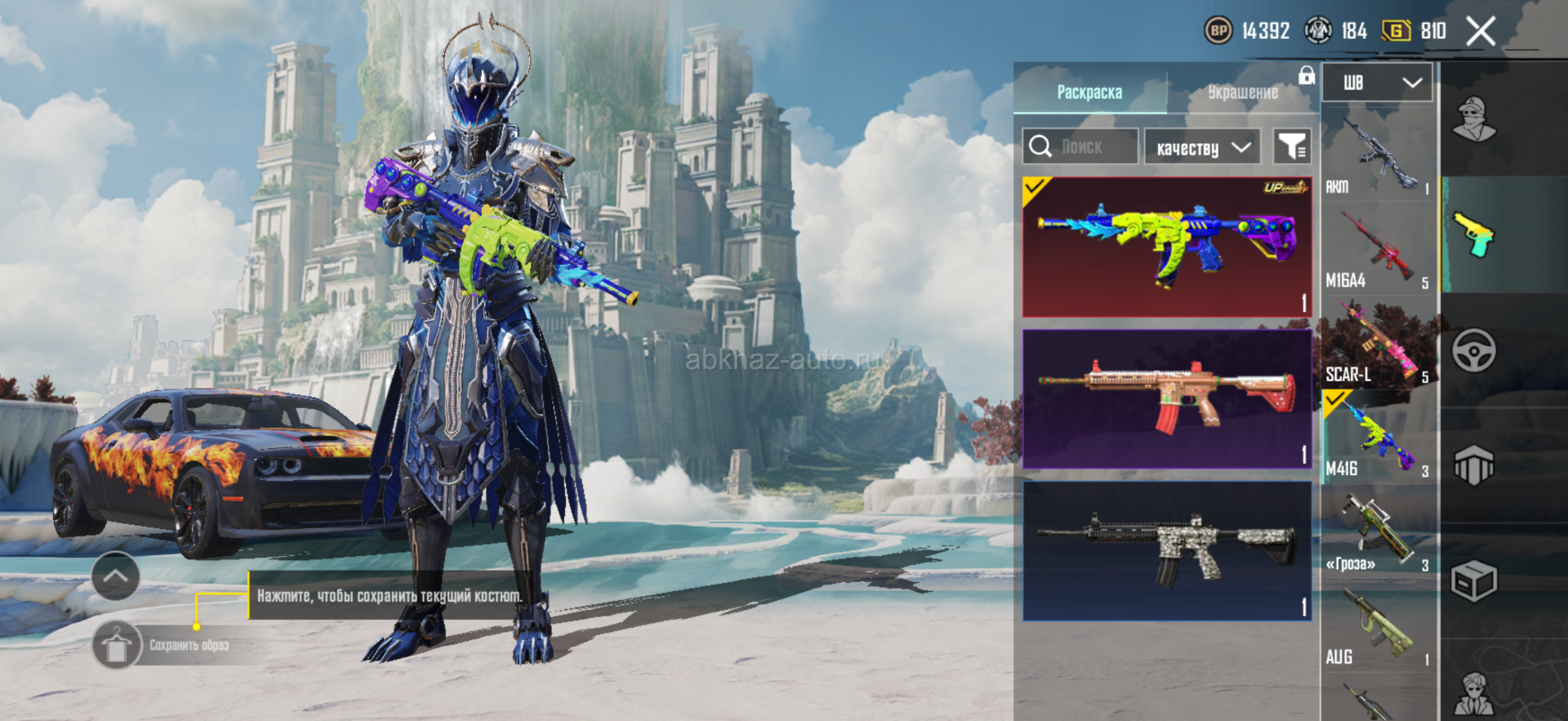
Task: Choose the gingerbread-style M416 skin
Action: (x=1167, y=398)
